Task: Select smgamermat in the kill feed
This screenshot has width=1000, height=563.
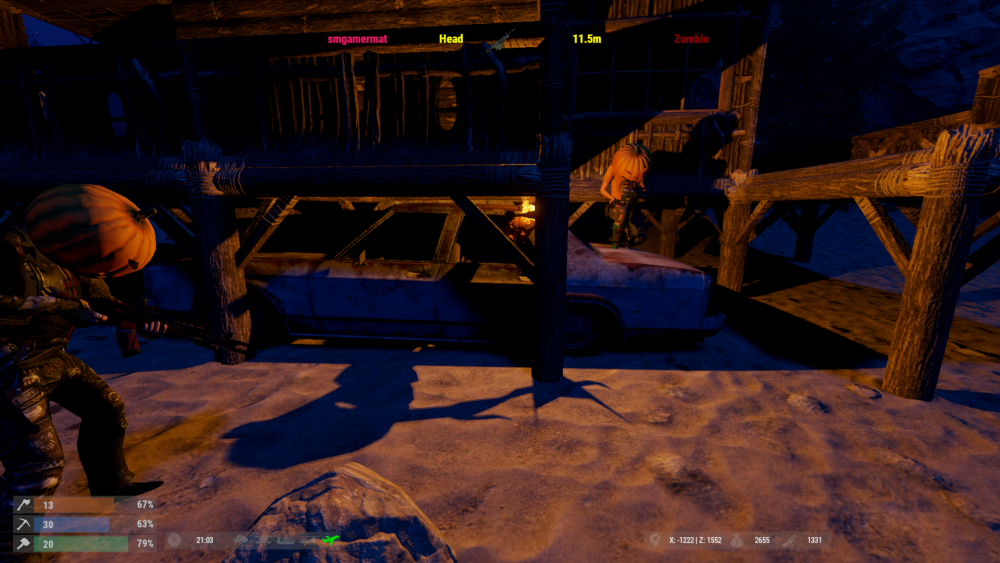Action: point(357,39)
